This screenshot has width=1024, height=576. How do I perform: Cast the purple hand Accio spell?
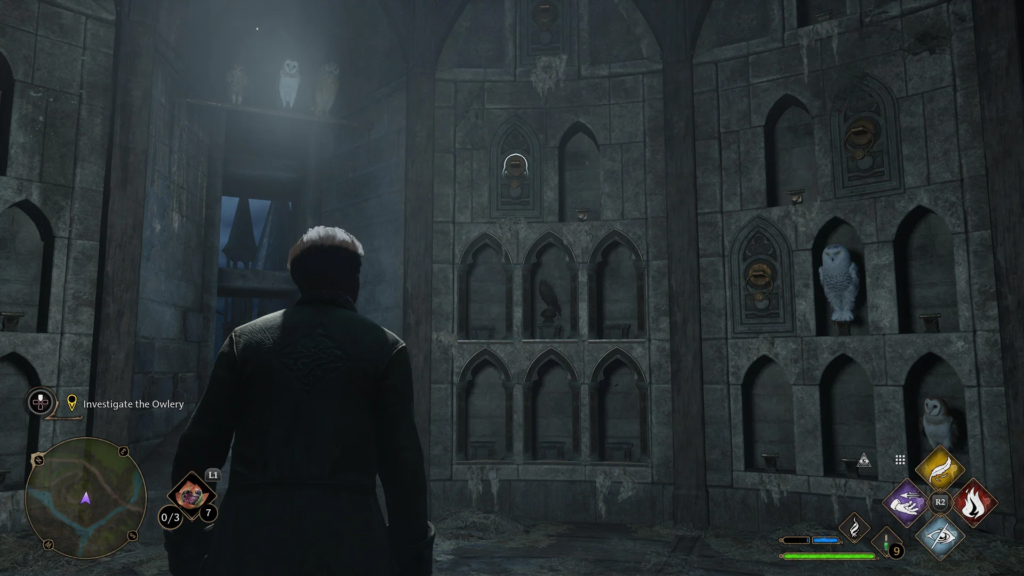coord(908,501)
